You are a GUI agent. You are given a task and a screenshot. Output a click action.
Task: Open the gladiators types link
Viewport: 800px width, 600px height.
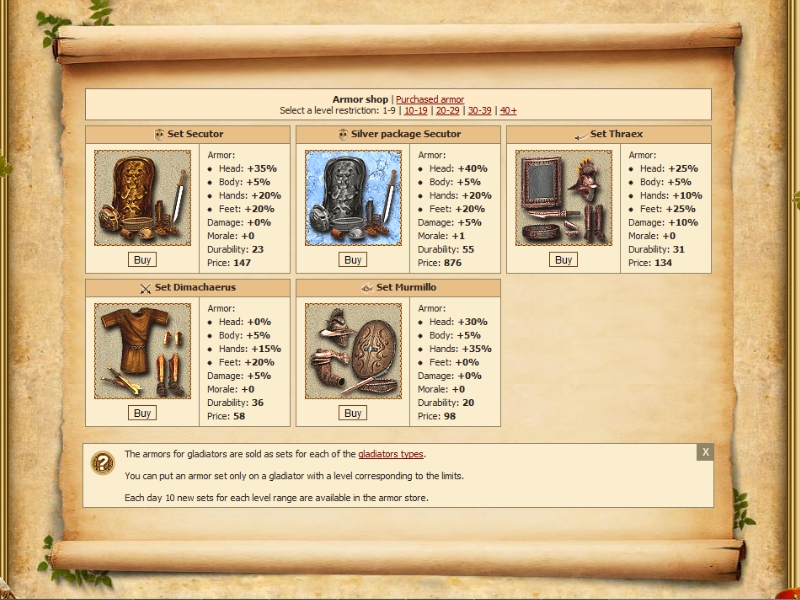(x=391, y=454)
